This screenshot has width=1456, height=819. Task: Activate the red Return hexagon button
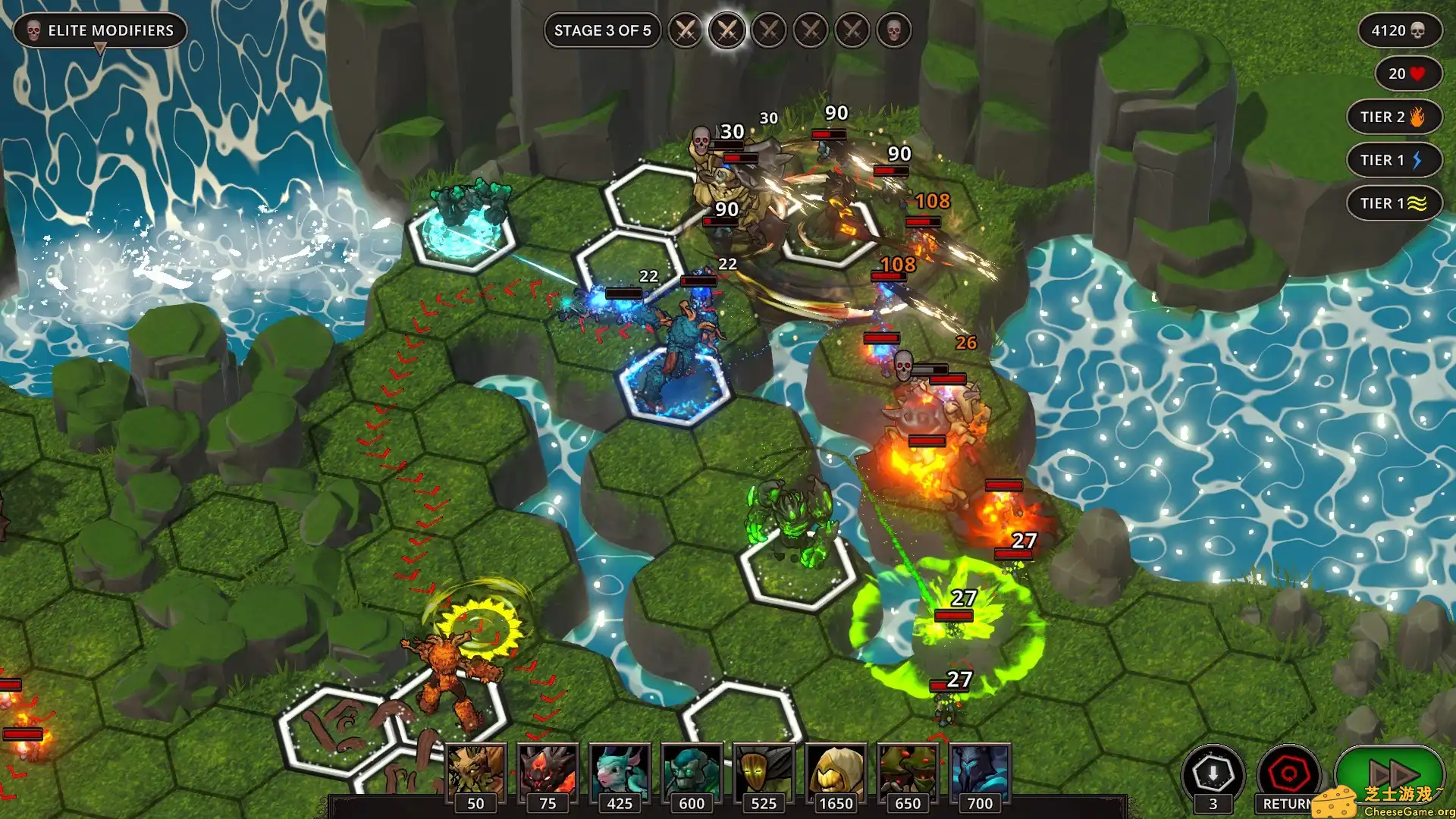coord(1288,775)
